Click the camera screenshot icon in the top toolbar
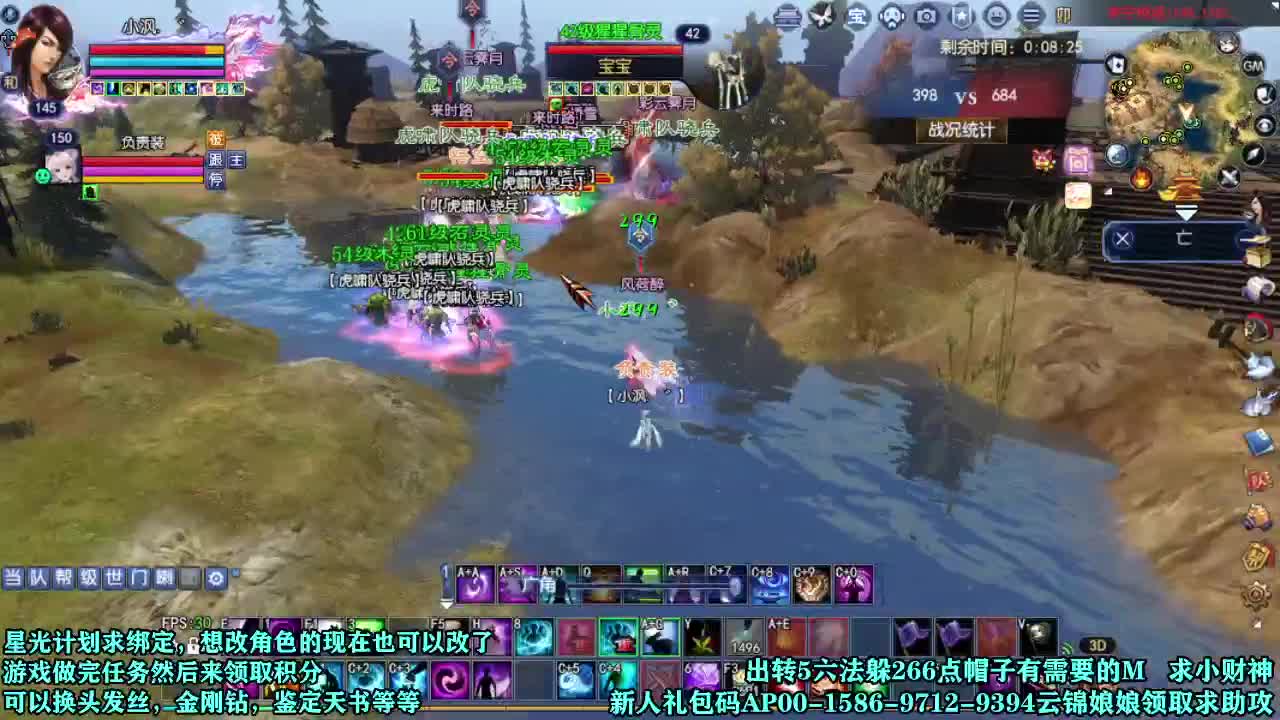This screenshot has width=1280, height=720. 925,16
